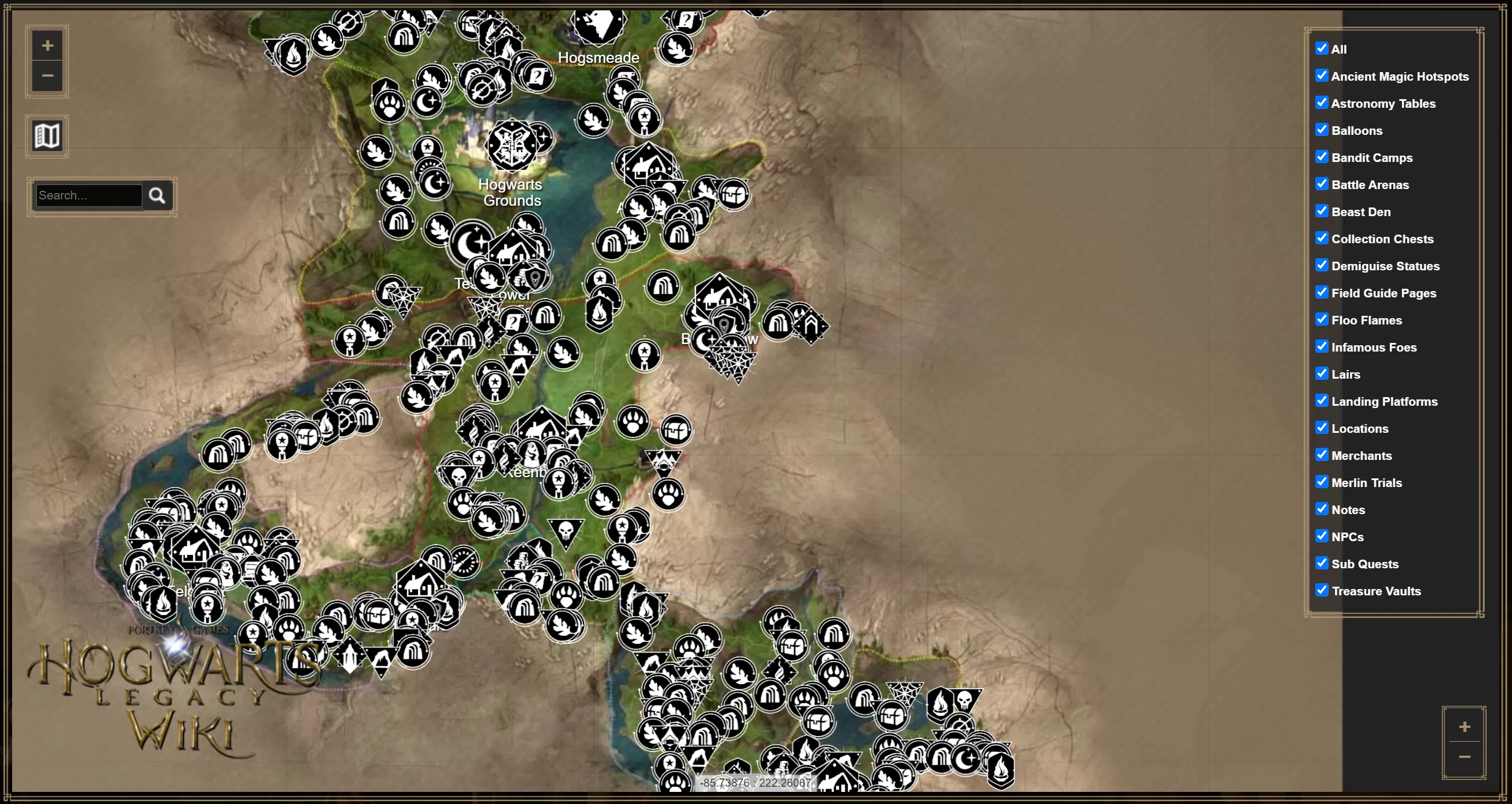Disable the Ancient Magic Hotspots filter
The image size is (1512, 804).
coord(1322,75)
